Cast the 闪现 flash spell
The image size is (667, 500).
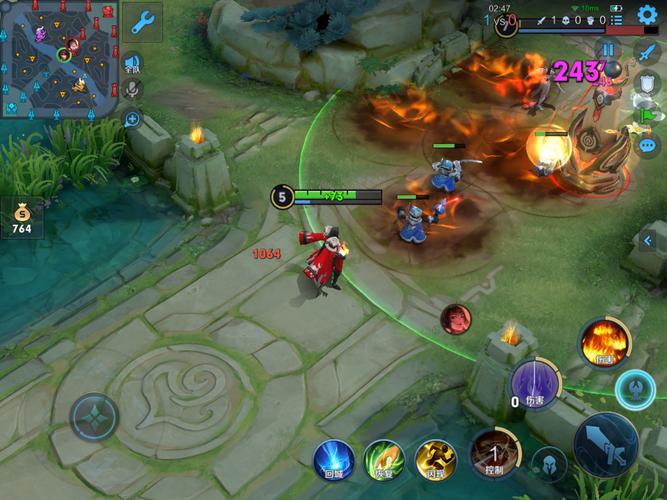[436, 459]
